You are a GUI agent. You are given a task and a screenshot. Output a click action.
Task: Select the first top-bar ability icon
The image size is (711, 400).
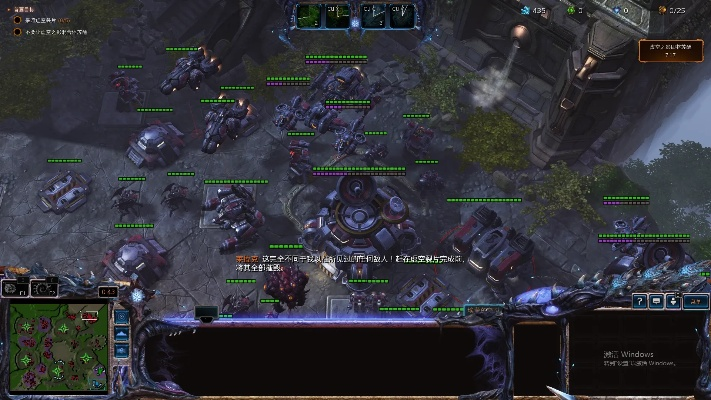[308, 14]
